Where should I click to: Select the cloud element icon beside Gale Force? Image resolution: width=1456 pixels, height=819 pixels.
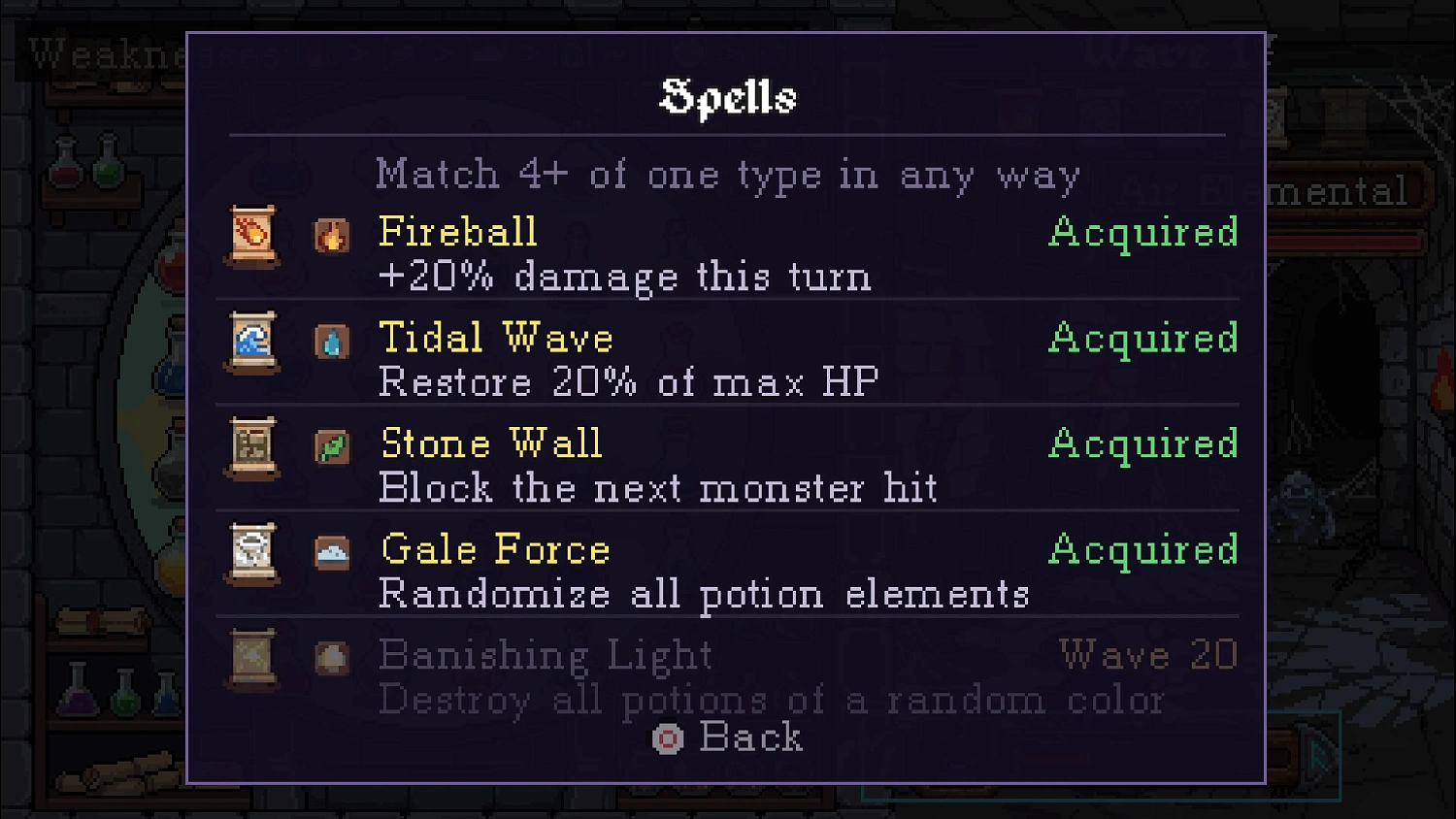332,554
